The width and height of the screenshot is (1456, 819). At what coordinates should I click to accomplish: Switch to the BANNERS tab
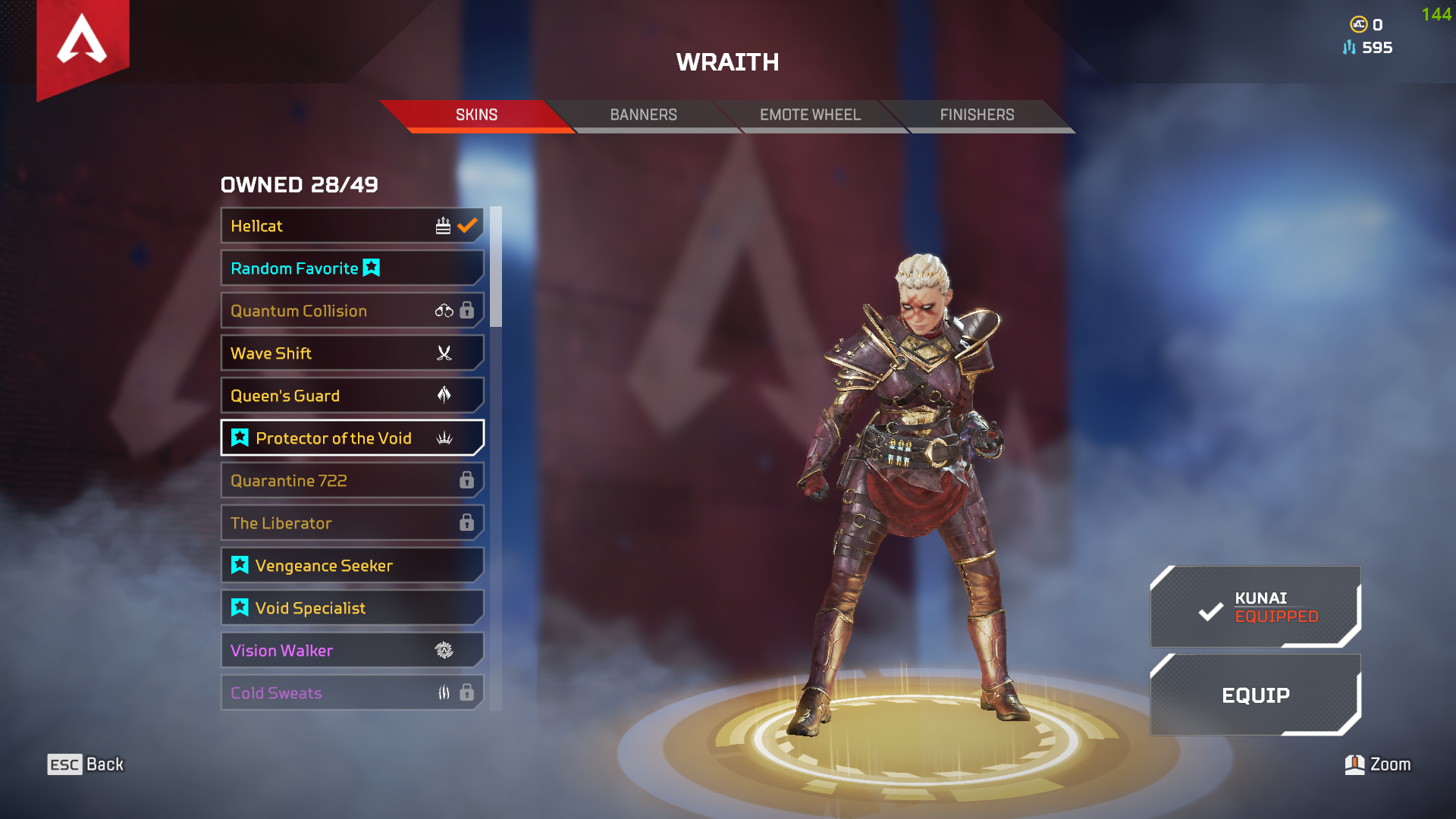[644, 115]
